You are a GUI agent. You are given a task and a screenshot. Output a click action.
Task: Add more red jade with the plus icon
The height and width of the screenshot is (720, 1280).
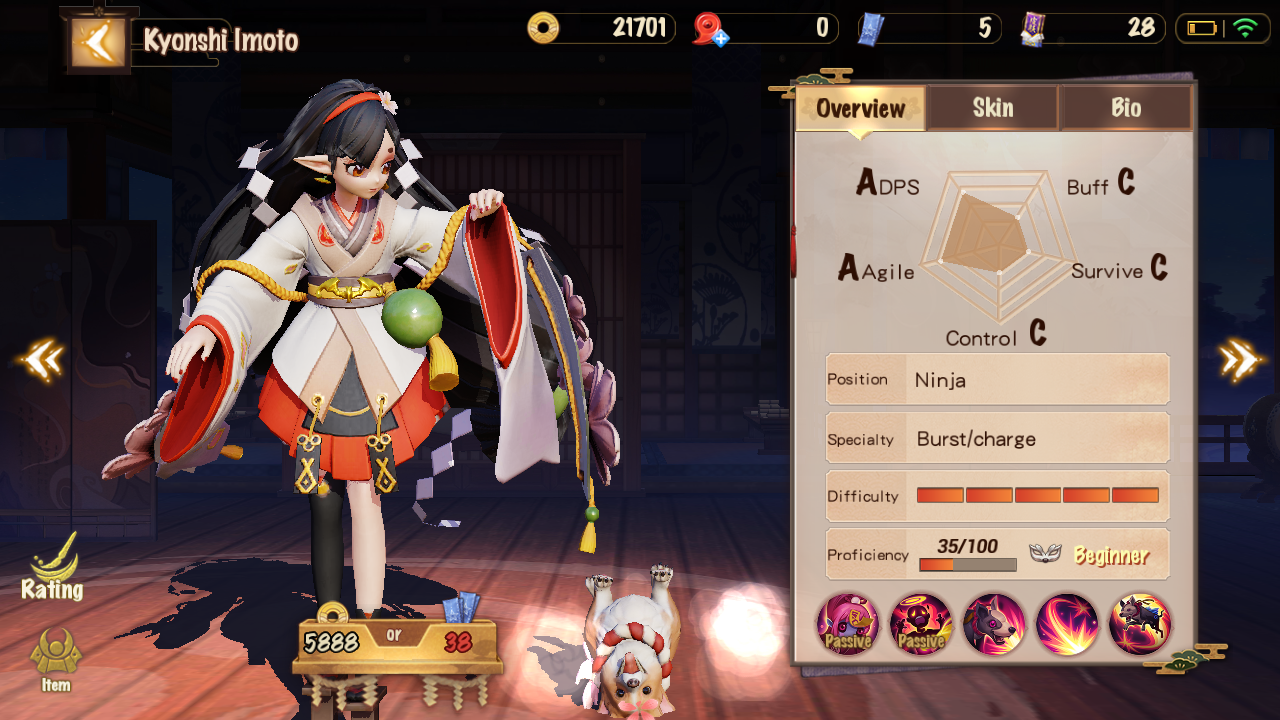[x=718, y=38]
